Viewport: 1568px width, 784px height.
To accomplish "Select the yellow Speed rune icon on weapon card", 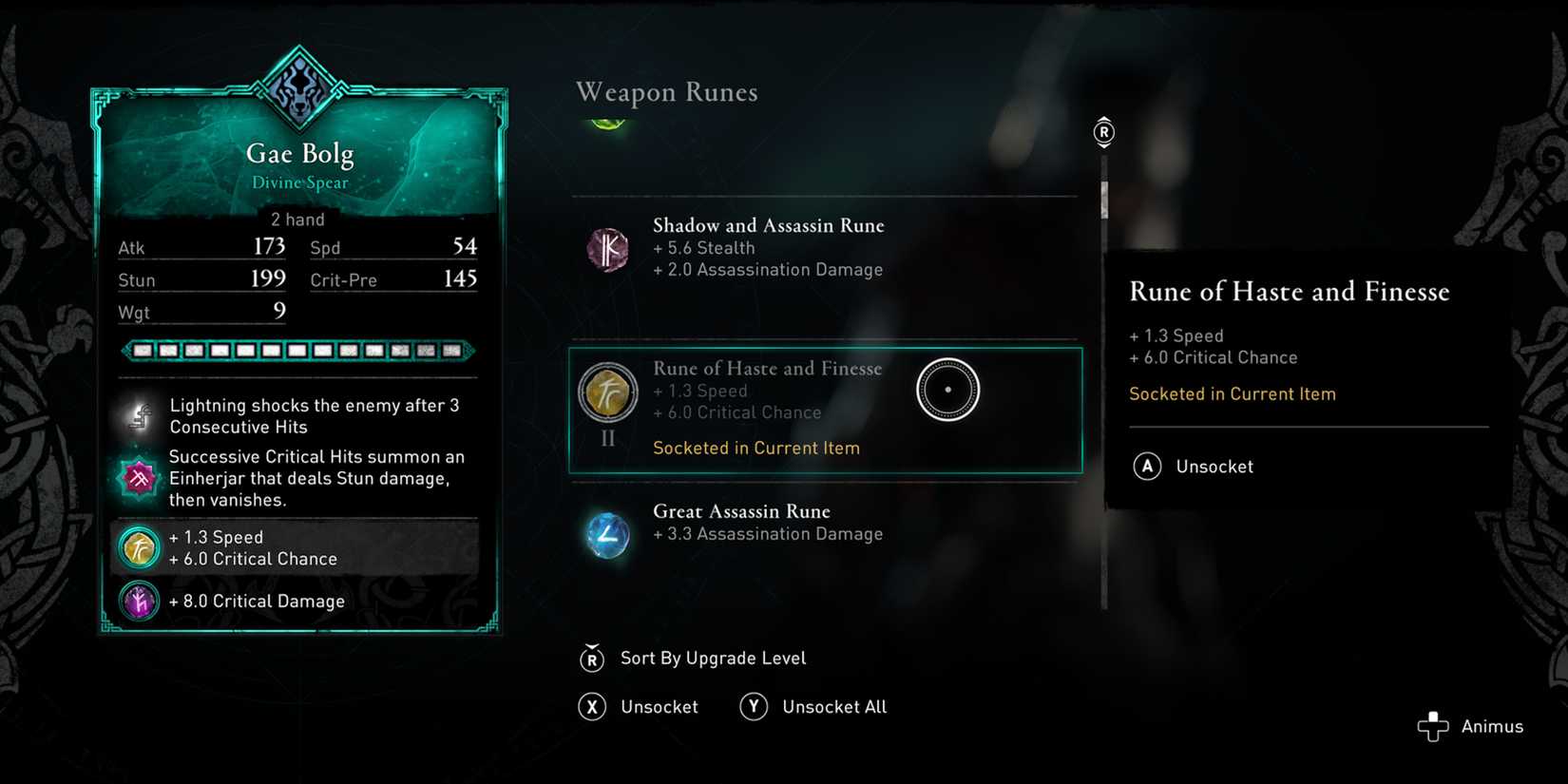I will pyautogui.click(x=139, y=547).
